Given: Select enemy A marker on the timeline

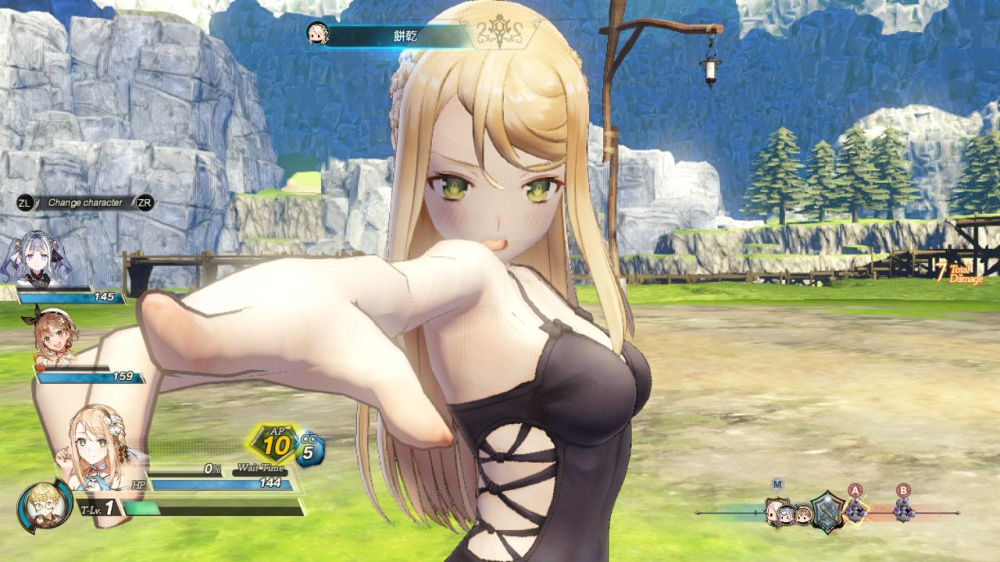Looking at the screenshot, I should pyautogui.click(x=855, y=511).
